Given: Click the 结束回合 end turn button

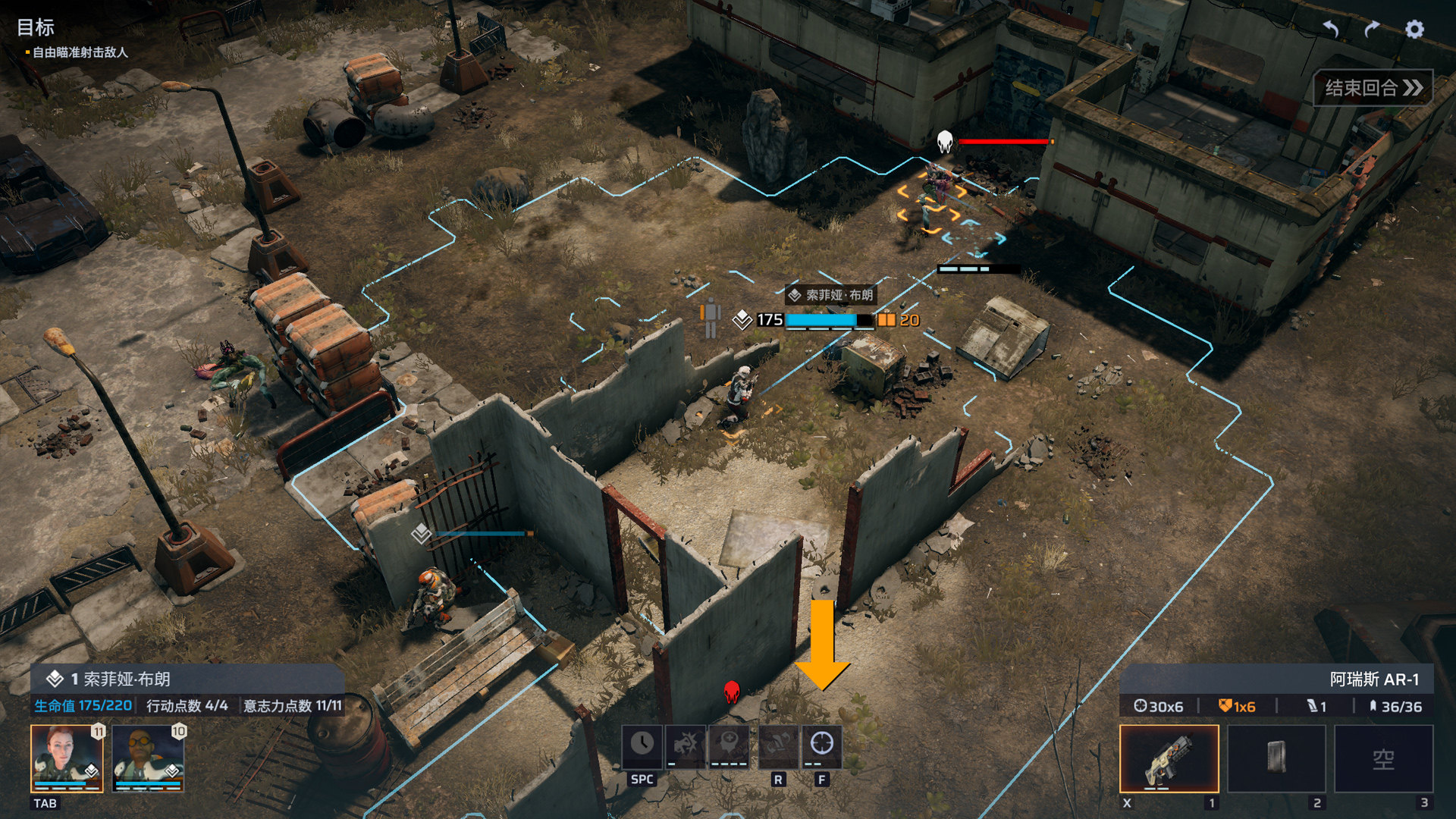Looking at the screenshot, I should click(x=1373, y=88).
